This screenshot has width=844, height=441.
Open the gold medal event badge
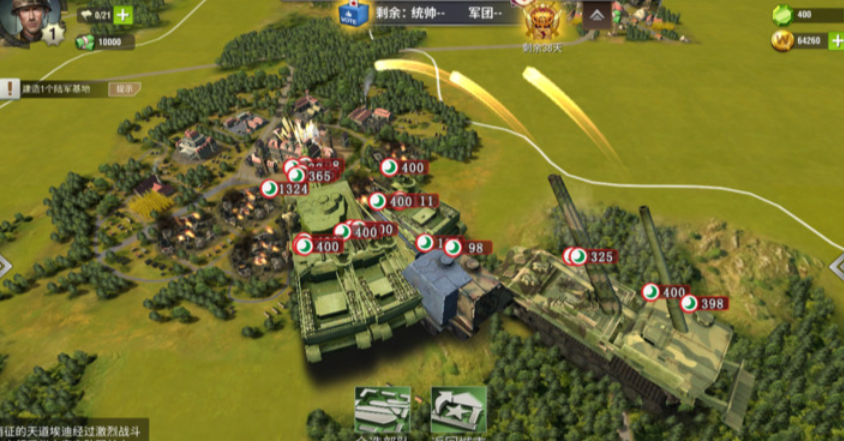click(x=543, y=20)
